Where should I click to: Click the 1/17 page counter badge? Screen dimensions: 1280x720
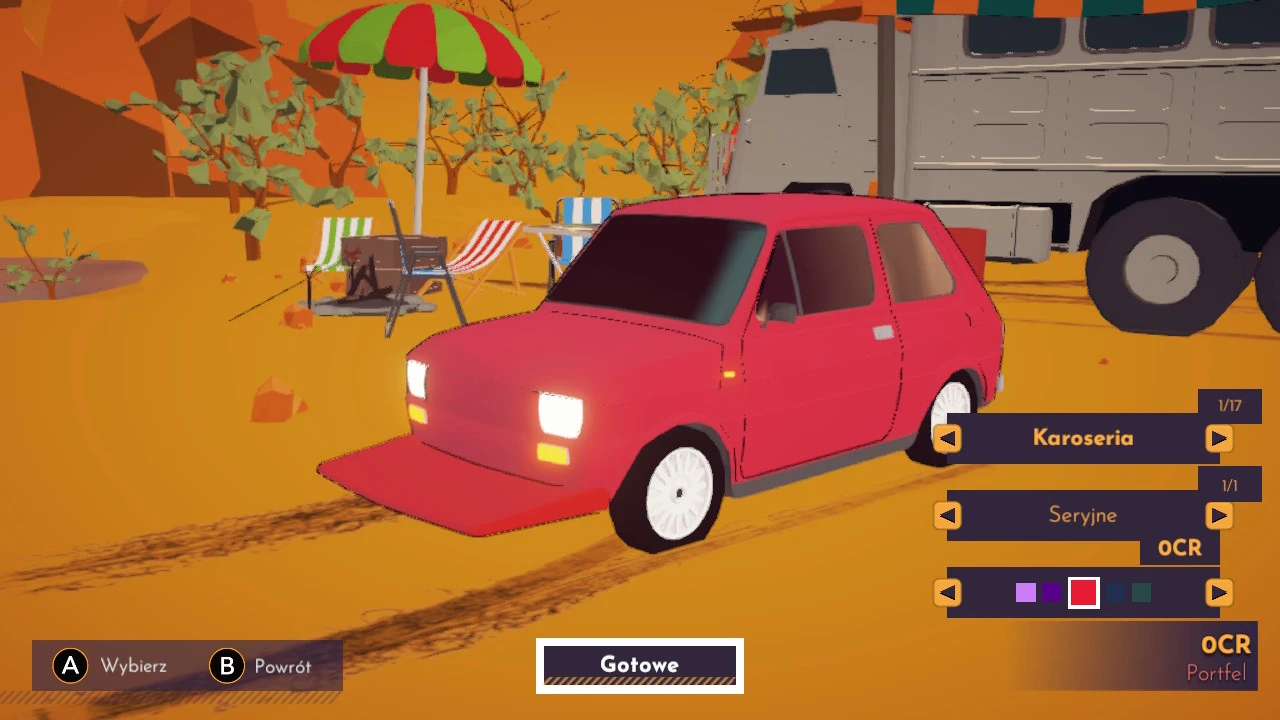point(1229,404)
